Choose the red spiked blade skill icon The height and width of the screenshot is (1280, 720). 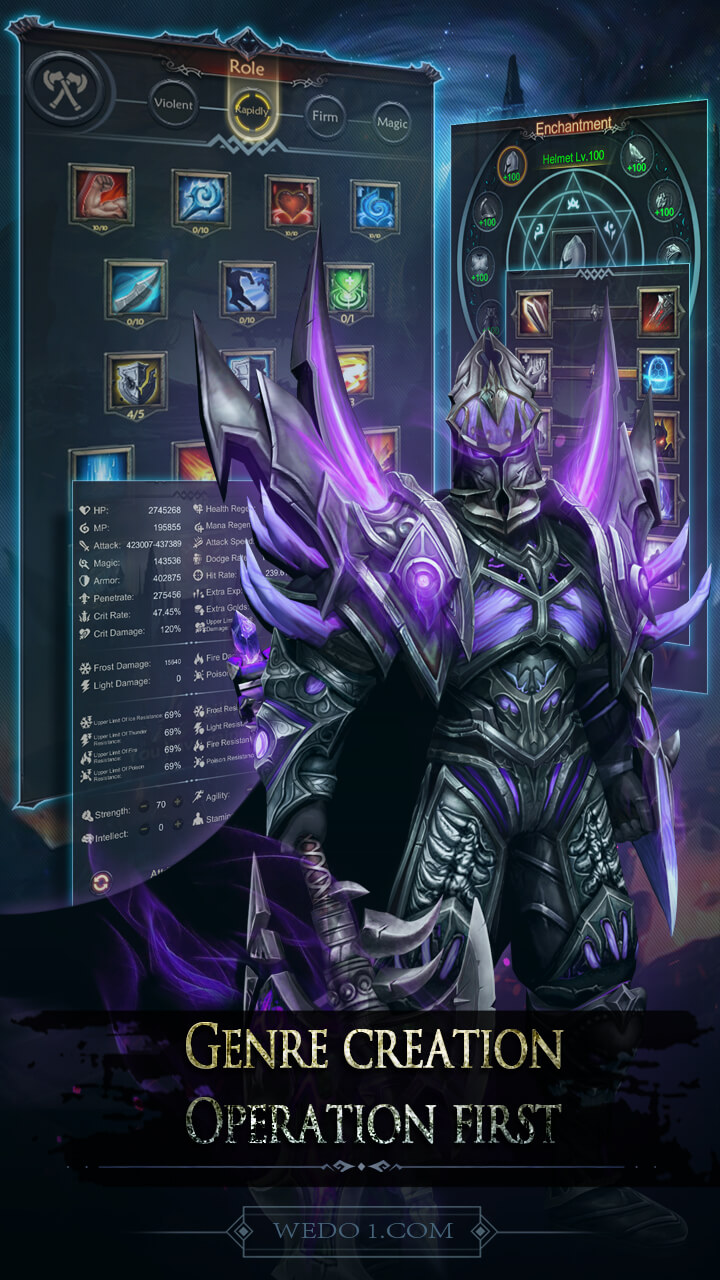pyautogui.click(x=658, y=312)
